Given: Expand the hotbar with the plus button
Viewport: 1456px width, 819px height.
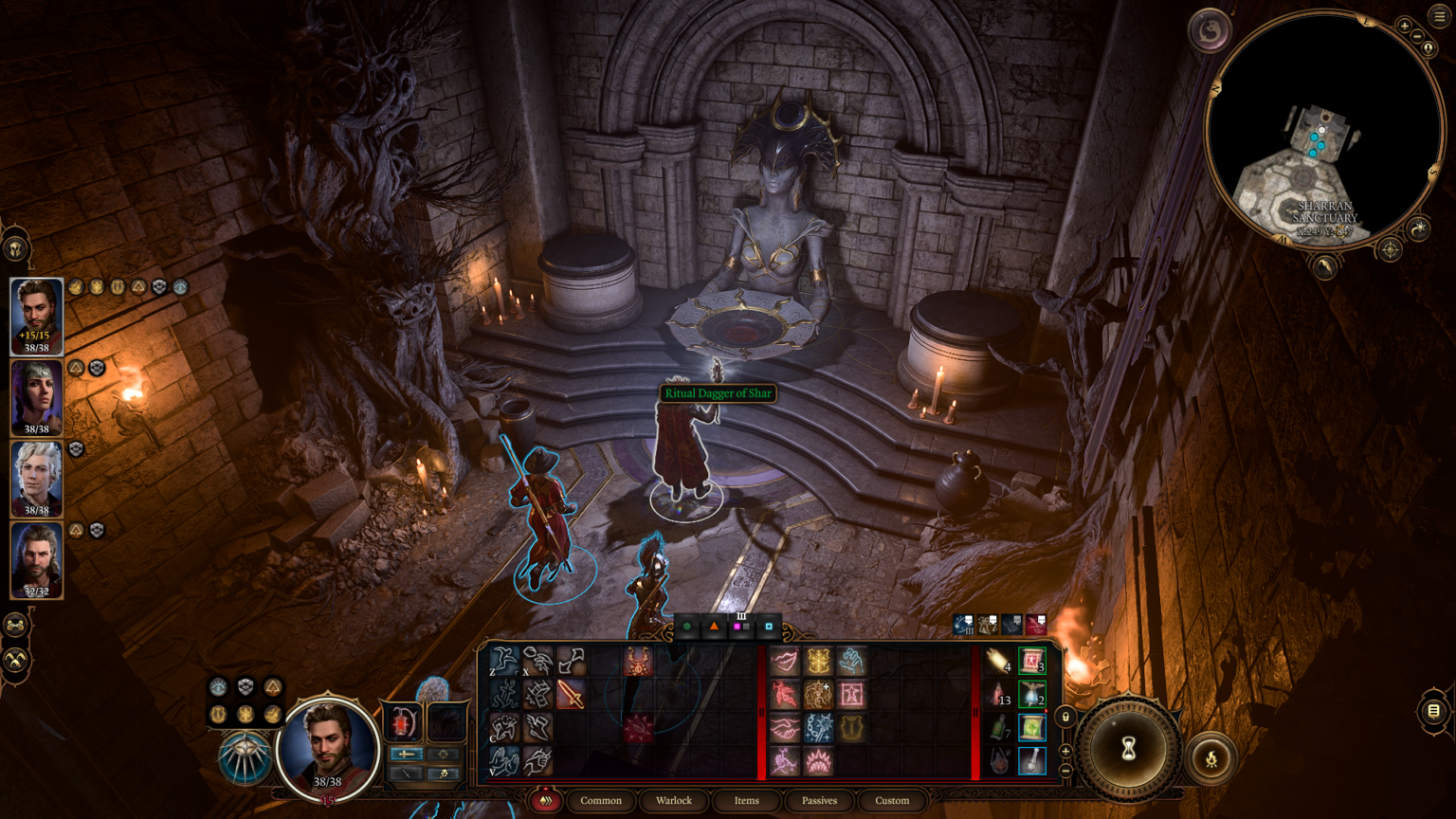Looking at the screenshot, I should (1065, 751).
